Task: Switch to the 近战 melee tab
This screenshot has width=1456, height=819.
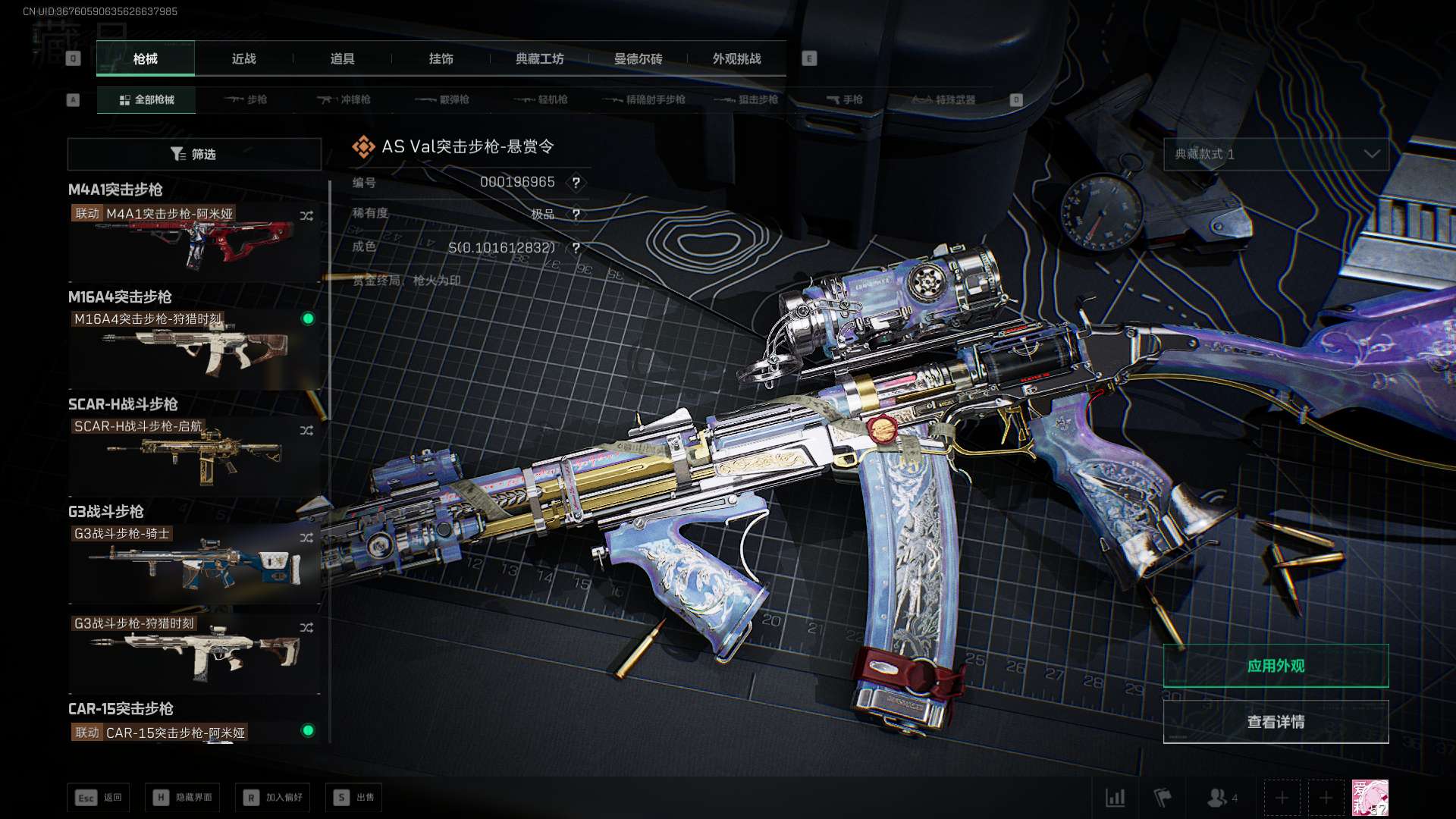Action: pos(243,58)
